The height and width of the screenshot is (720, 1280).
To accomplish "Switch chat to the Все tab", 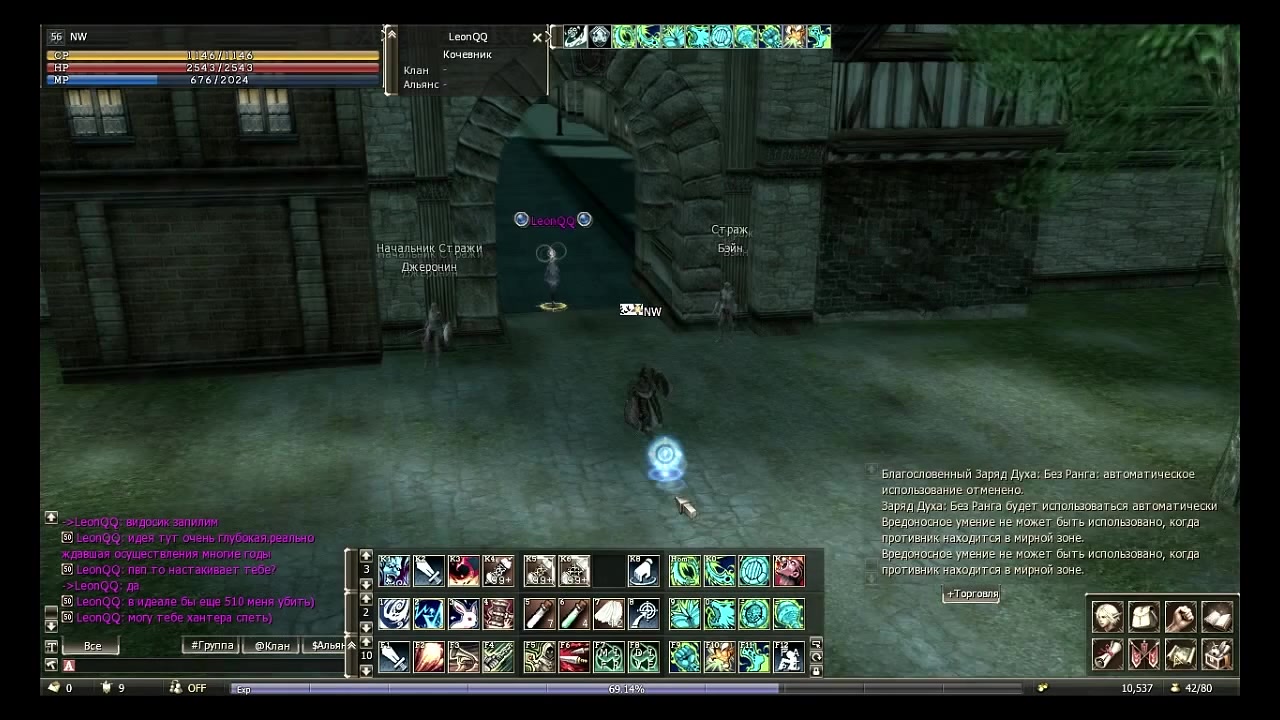I will pyautogui.click(x=92, y=646).
